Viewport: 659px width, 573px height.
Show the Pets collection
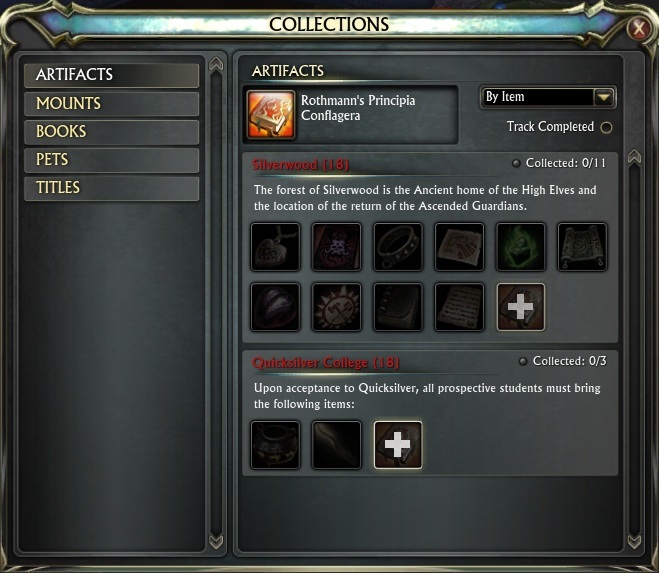click(x=111, y=159)
